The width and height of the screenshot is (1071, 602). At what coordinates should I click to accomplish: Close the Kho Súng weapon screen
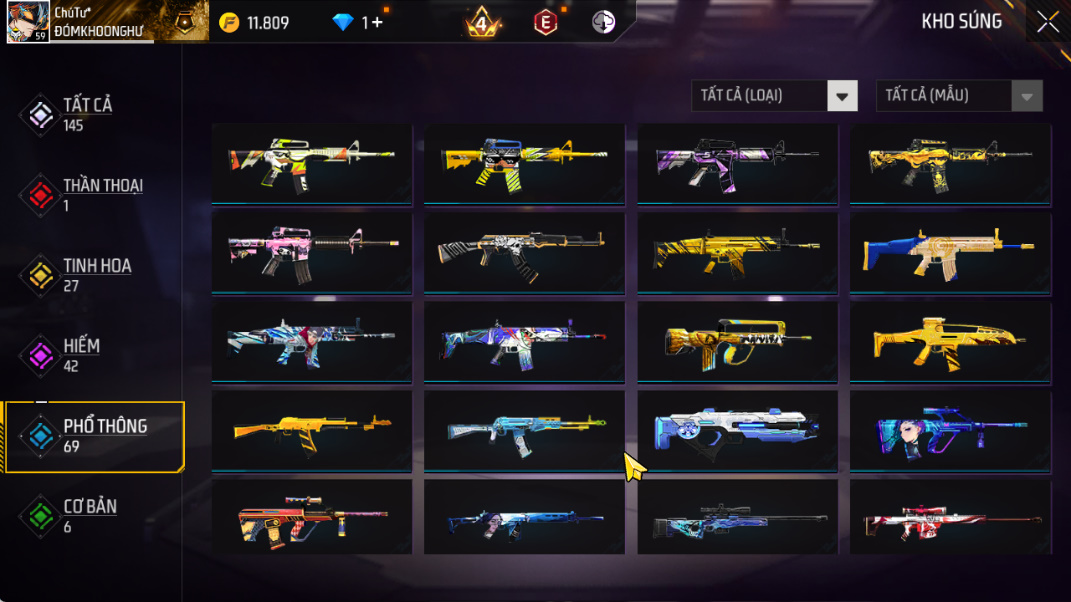tap(1047, 22)
